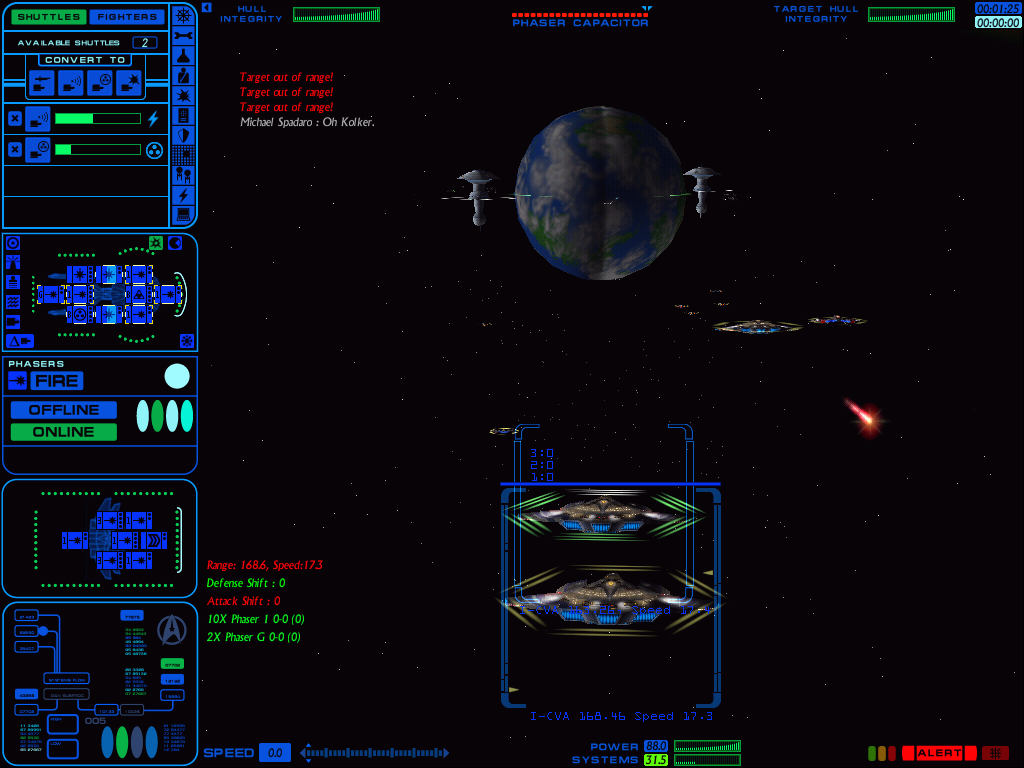Switch to the Shuttles tab
This screenshot has height=768, width=1024.
coord(46,17)
